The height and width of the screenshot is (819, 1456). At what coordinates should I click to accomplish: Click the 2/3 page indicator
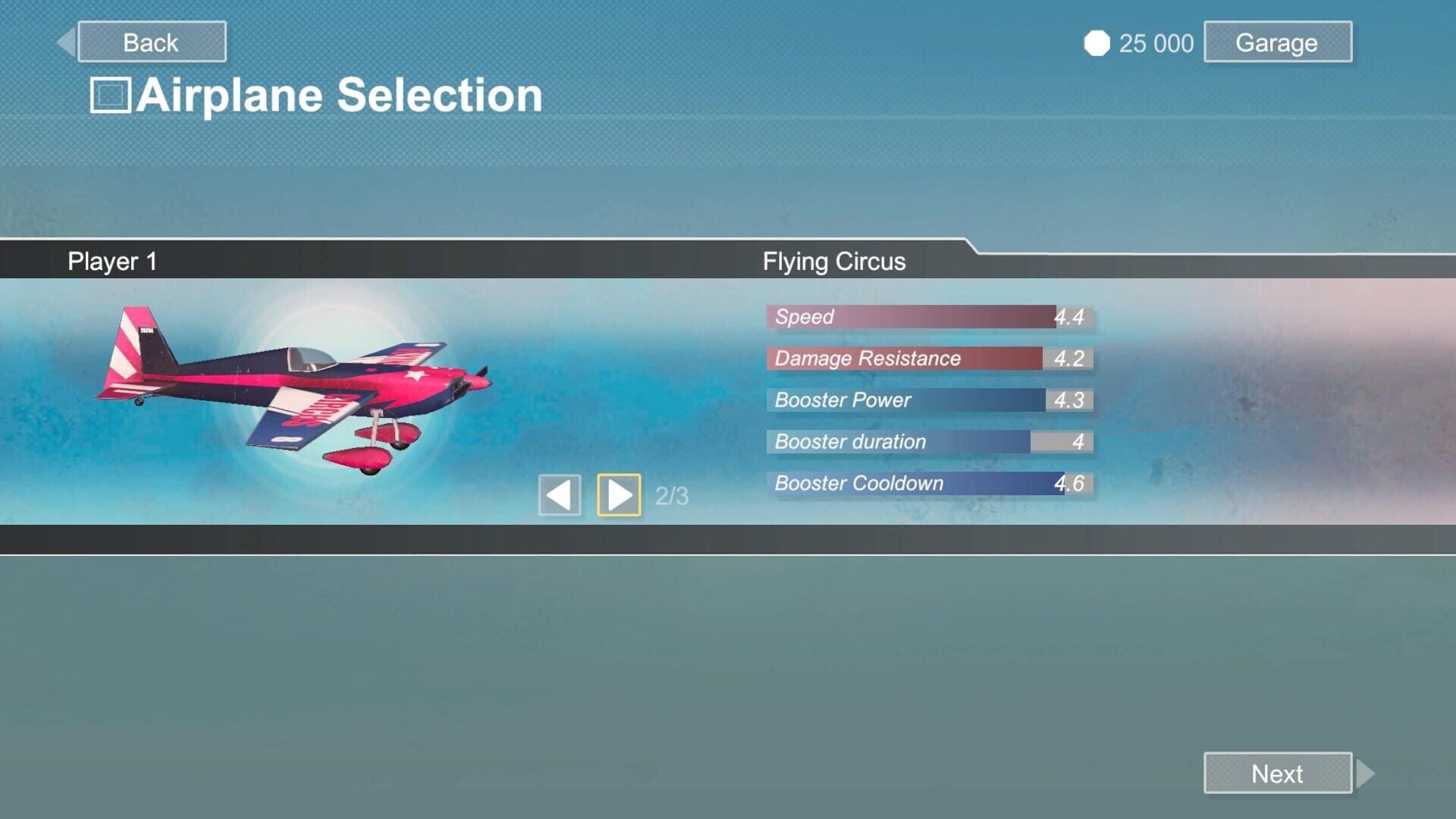coord(670,496)
